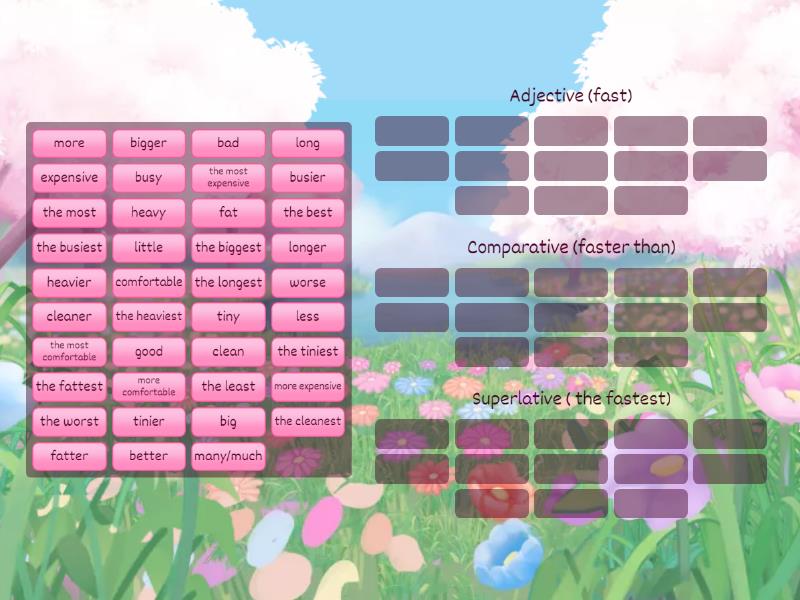Image resolution: width=800 pixels, height=600 pixels.
Task: Select the "busier" word tile
Action: click(308, 178)
